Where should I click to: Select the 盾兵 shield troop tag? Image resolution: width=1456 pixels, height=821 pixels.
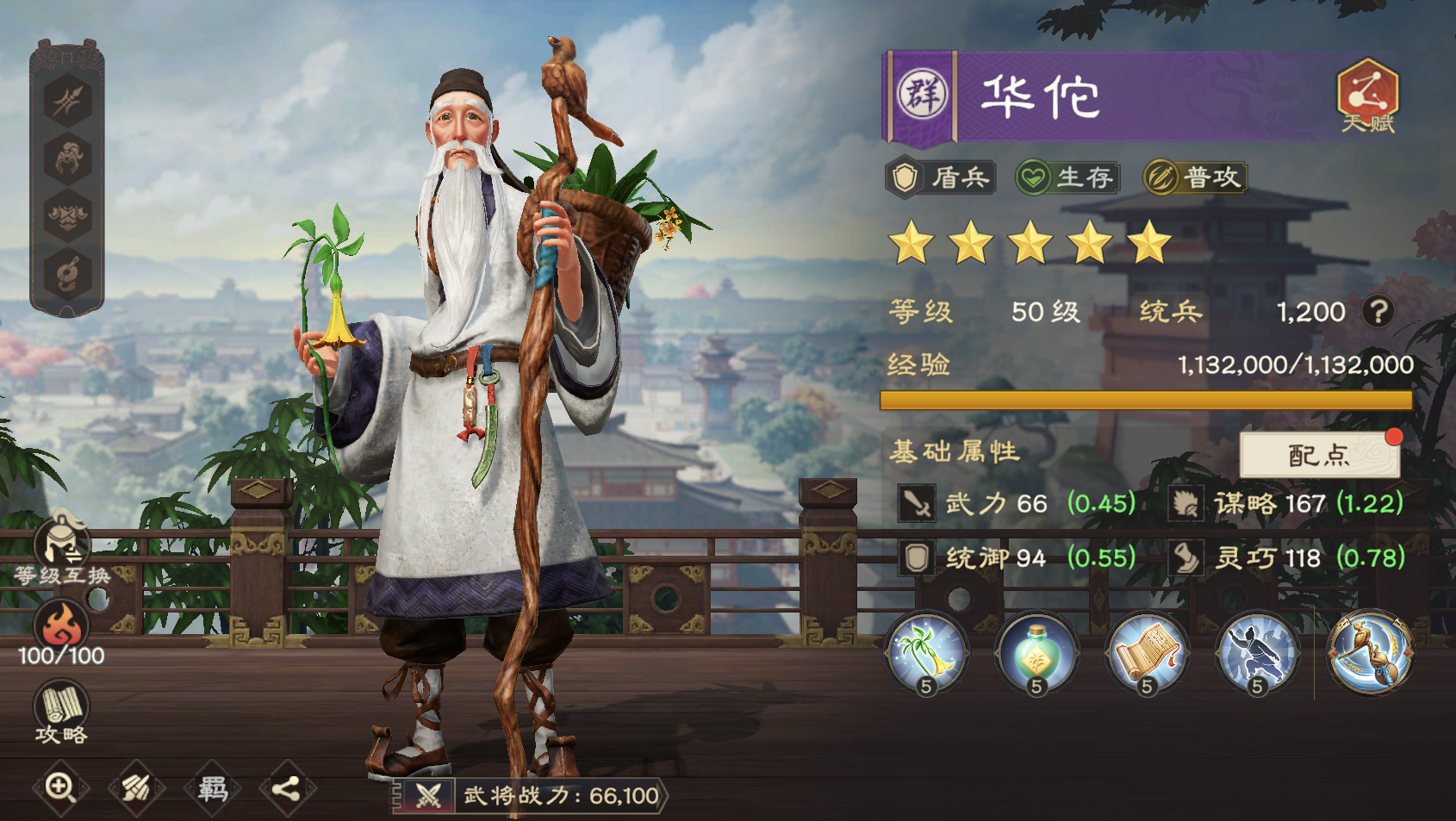(x=941, y=177)
